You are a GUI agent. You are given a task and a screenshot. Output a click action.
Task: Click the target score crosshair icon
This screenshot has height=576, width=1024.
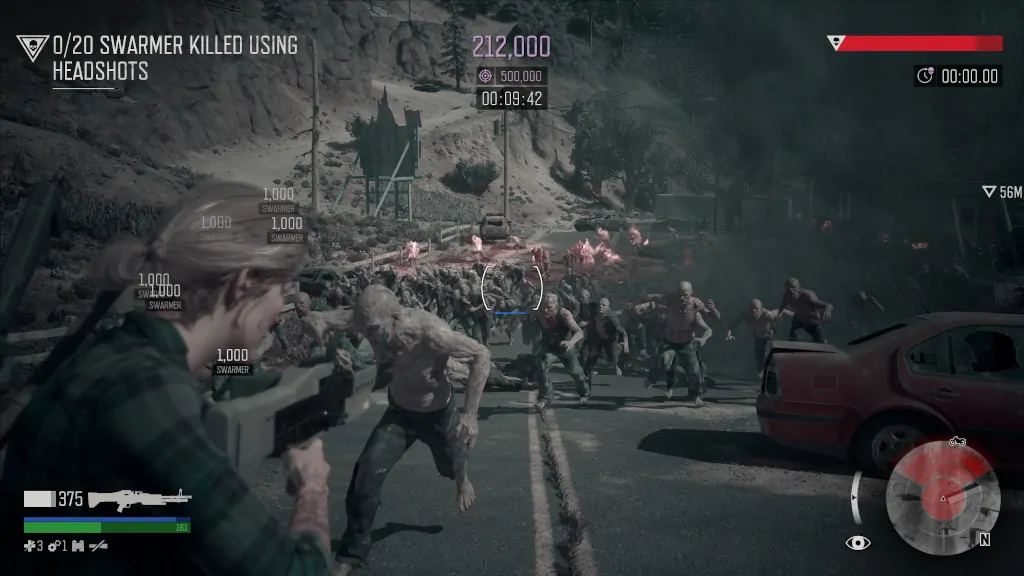point(486,76)
